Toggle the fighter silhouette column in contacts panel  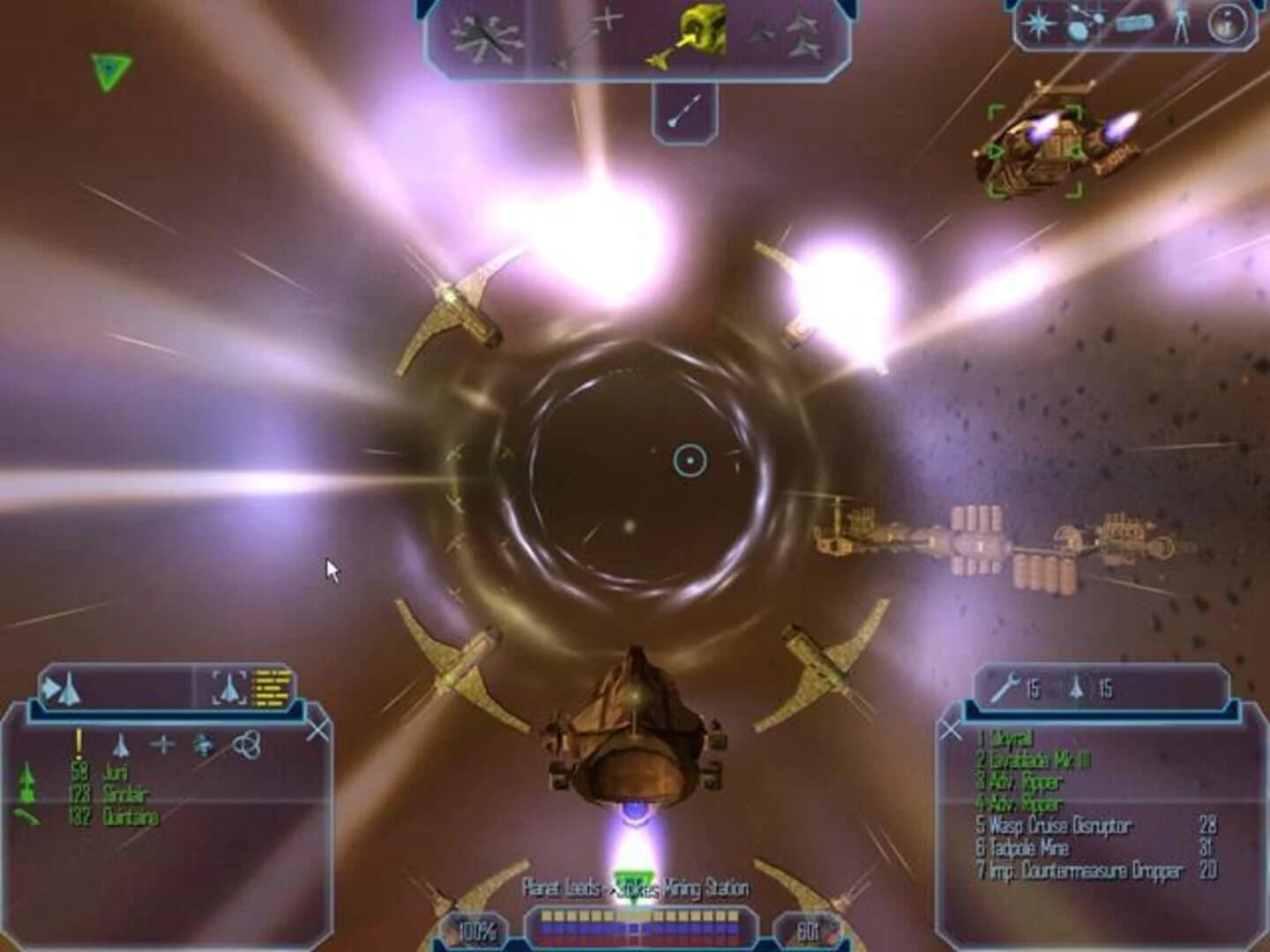pos(122,745)
